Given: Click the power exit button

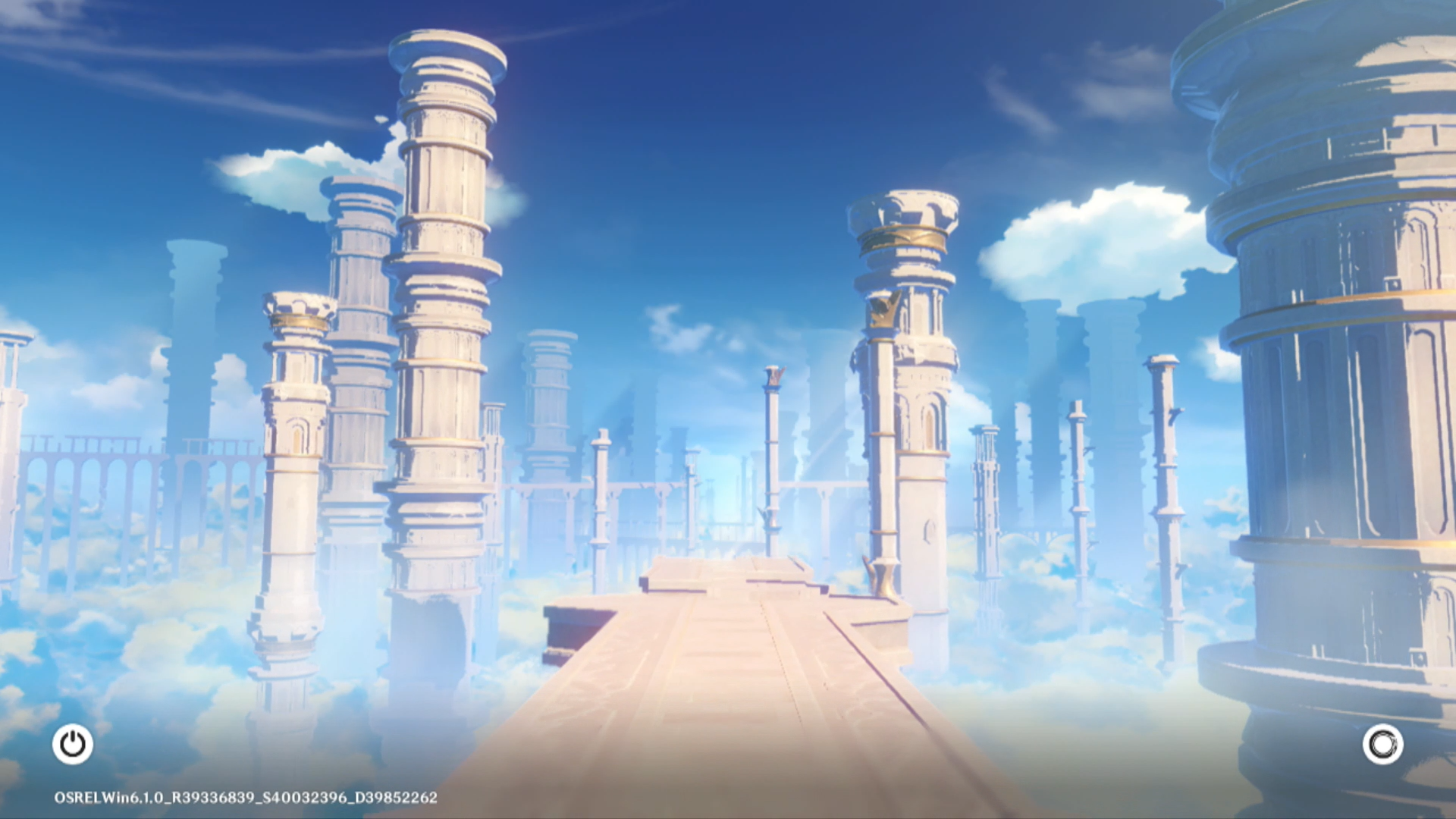Looking at the screenshot, I should (73, 744).
